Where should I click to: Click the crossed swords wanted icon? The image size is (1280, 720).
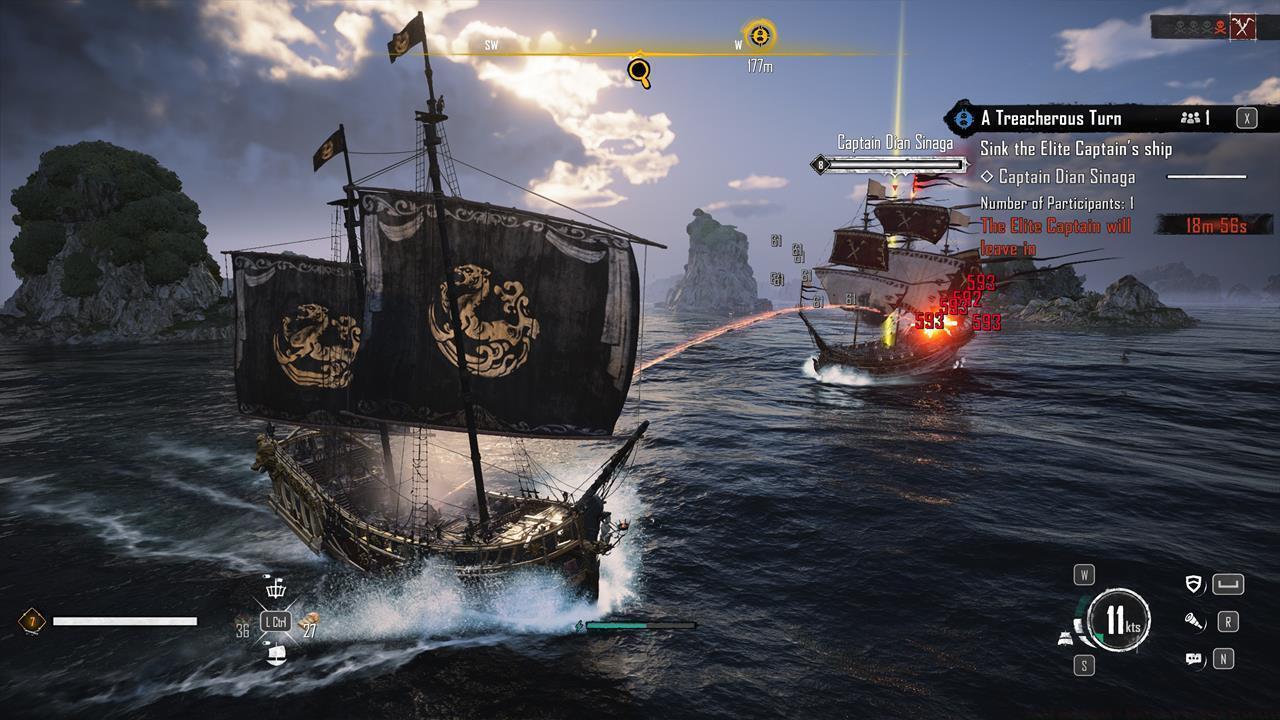tap(1243, 27)
